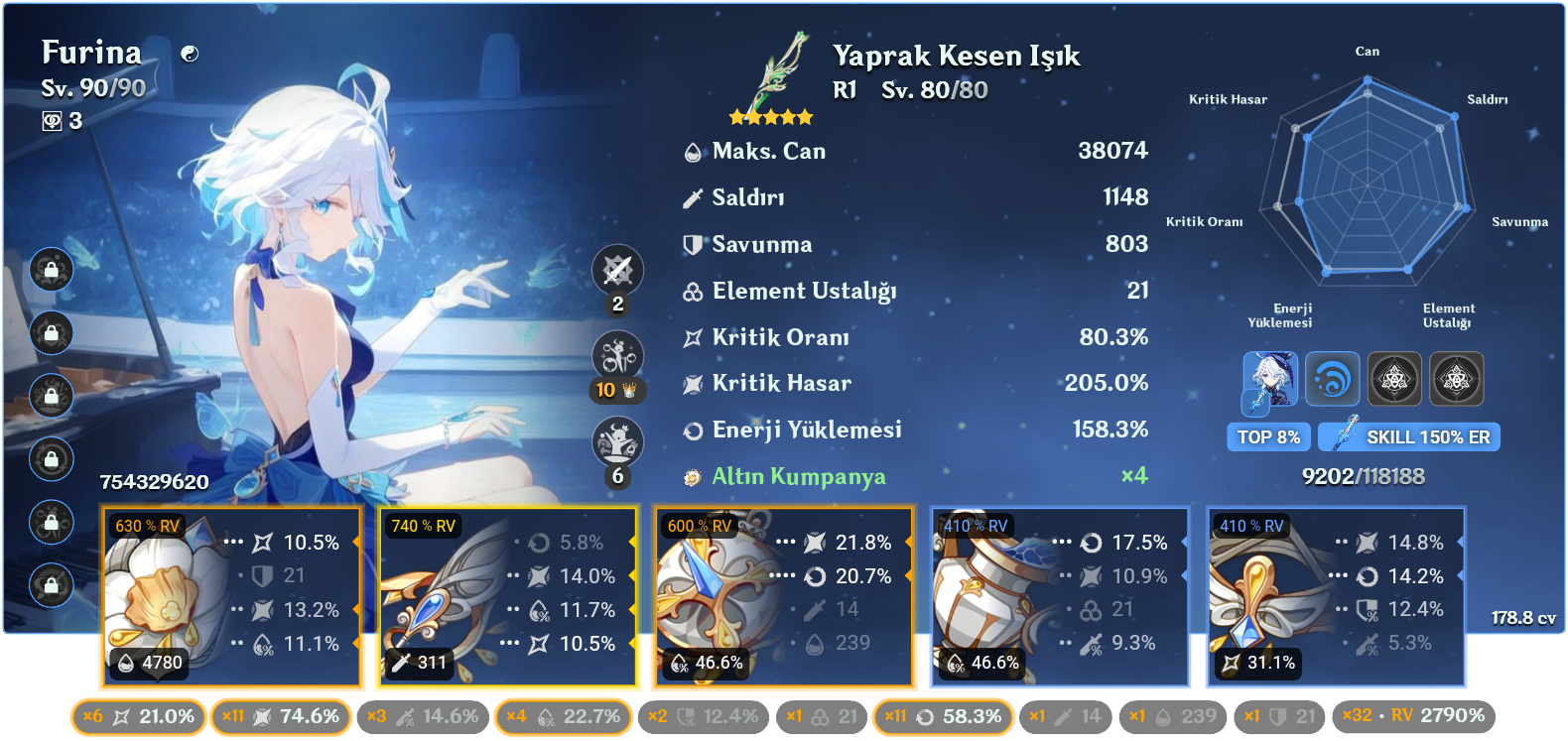Click the TOP 8% ranking badge
1568x741 pixels.
point(1268,436)
